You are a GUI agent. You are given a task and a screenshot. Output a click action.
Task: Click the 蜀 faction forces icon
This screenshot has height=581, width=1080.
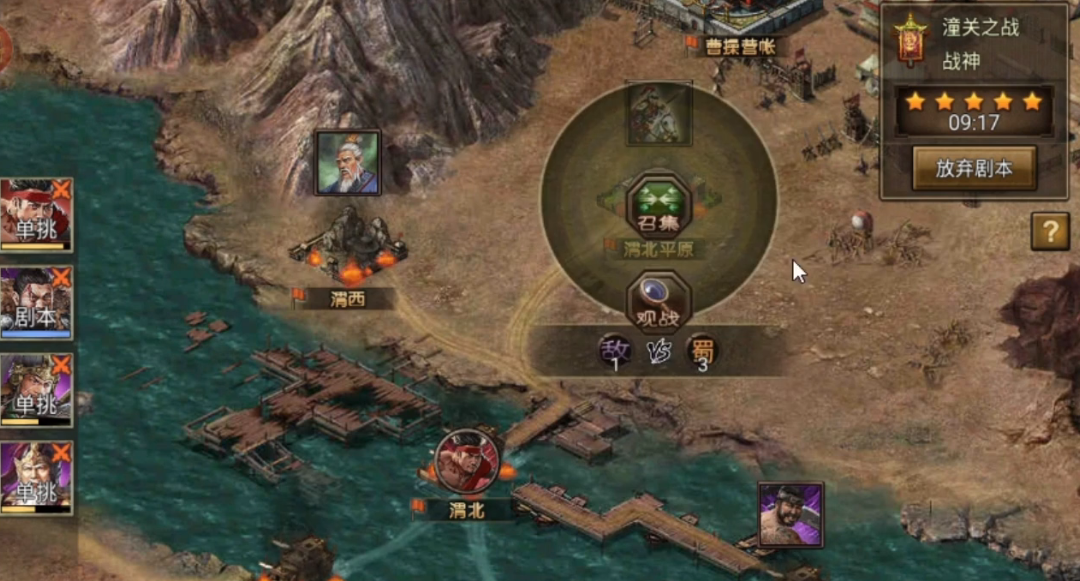pos(702,351)
